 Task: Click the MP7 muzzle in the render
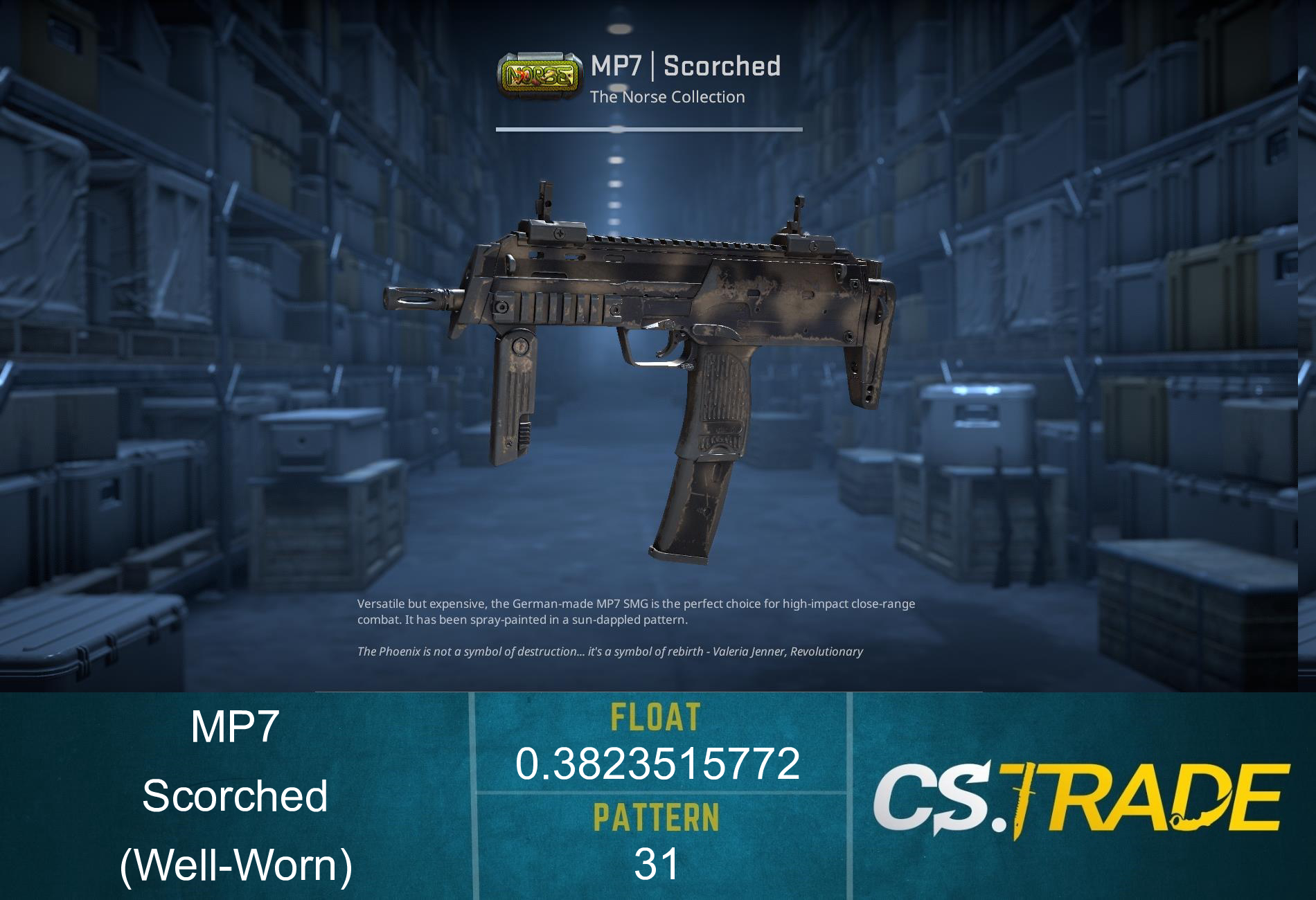[x=412, y=299]
